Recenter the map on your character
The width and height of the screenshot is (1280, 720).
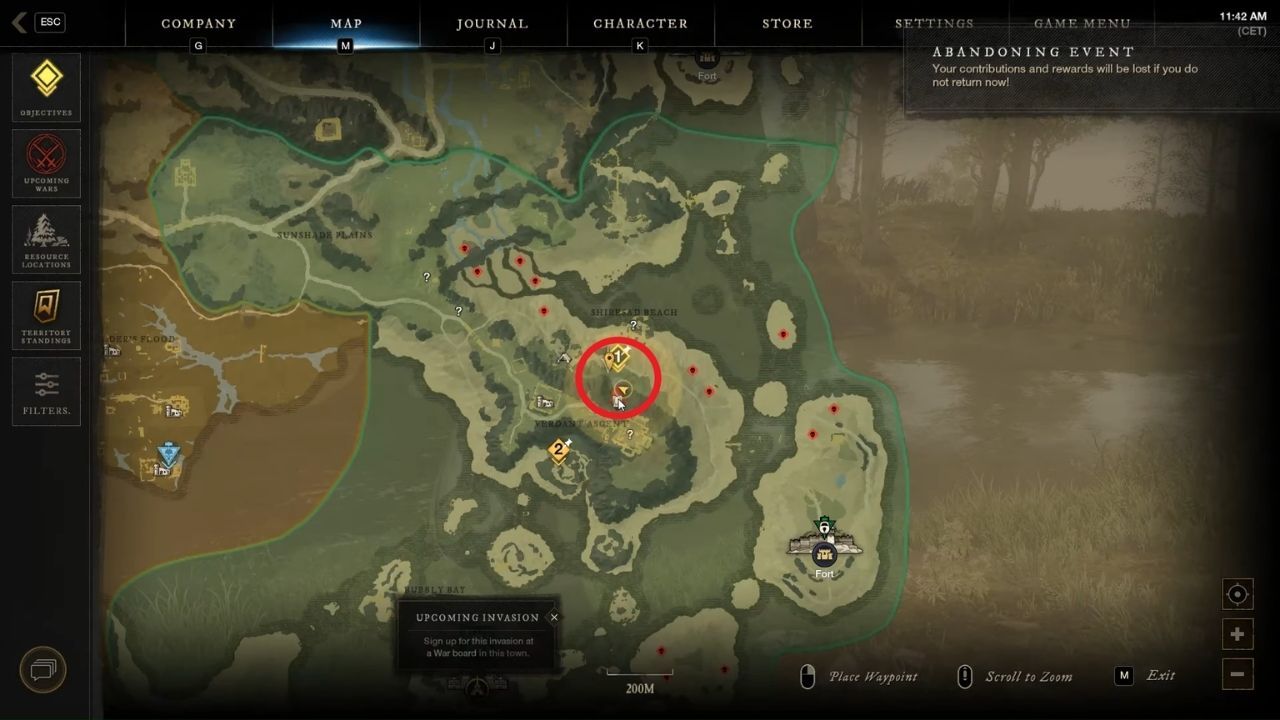[1237, 594]
